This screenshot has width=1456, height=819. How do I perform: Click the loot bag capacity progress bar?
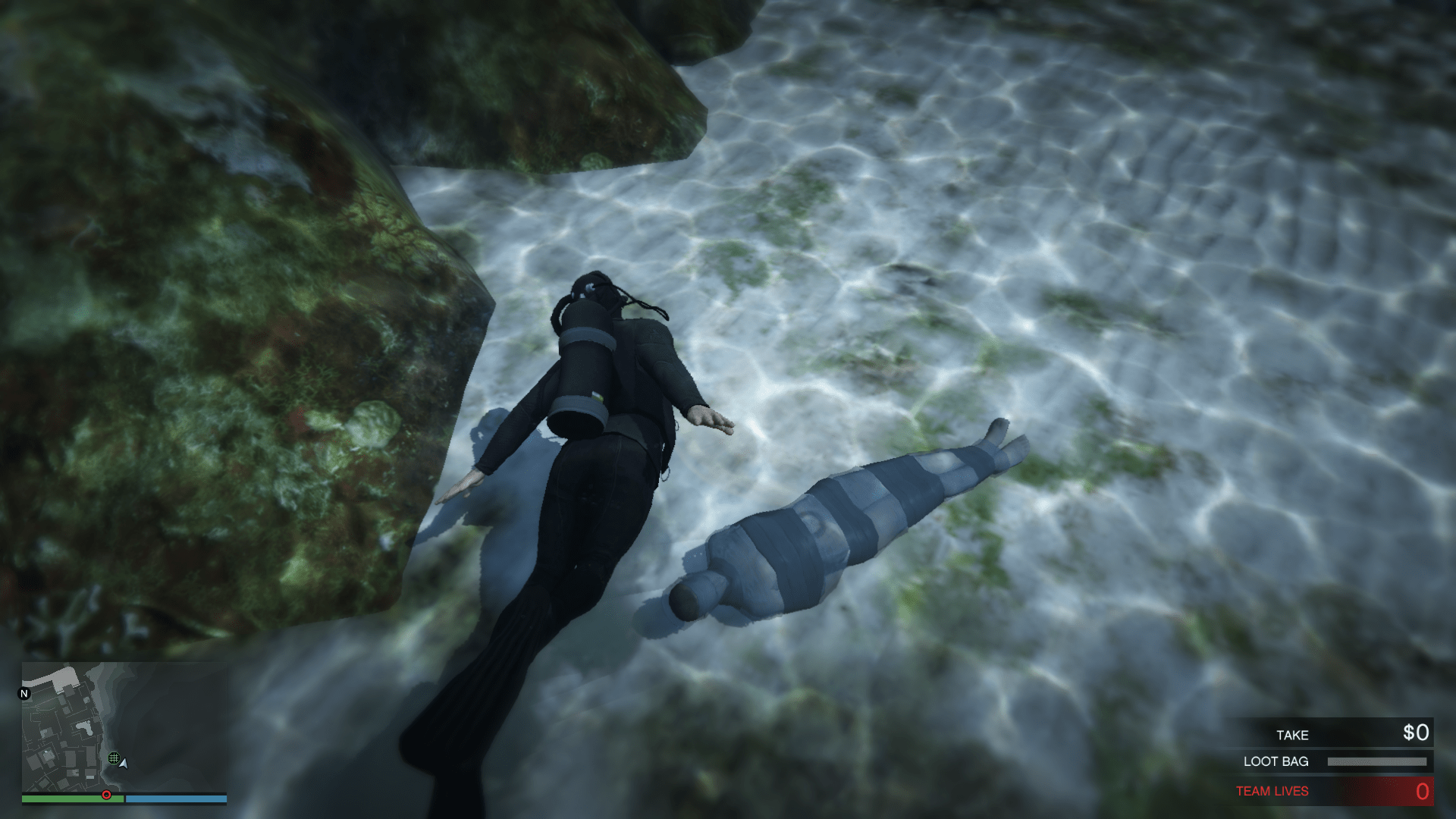click(1377, 761)
